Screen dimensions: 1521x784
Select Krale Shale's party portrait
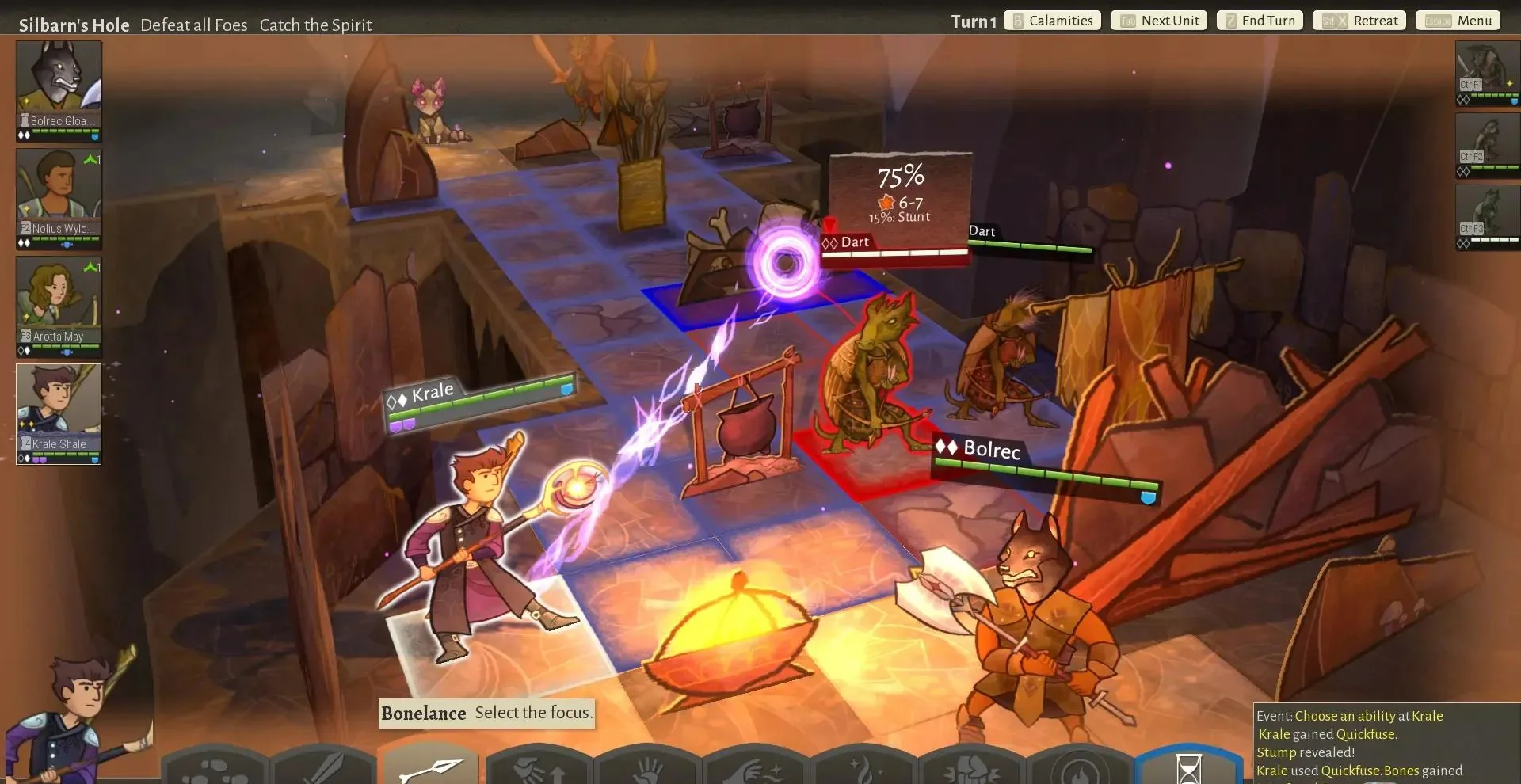[x=59, y=409]
